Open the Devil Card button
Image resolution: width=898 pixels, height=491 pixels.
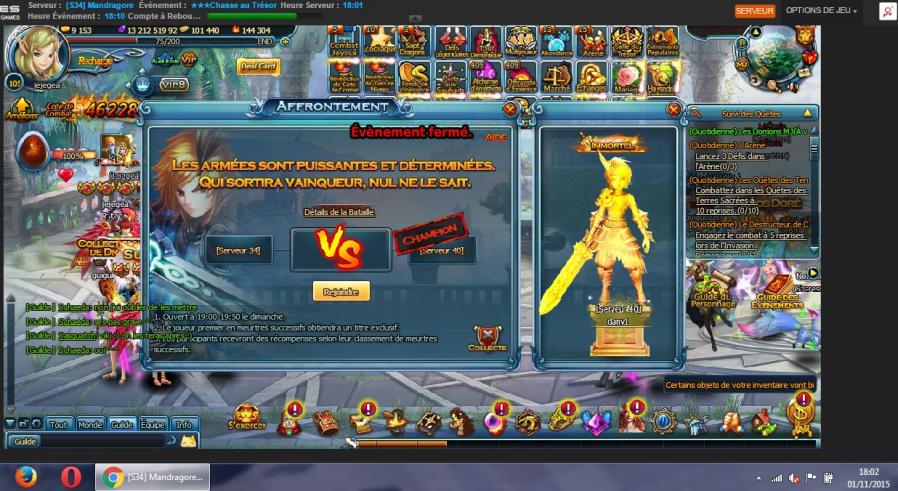258,67
